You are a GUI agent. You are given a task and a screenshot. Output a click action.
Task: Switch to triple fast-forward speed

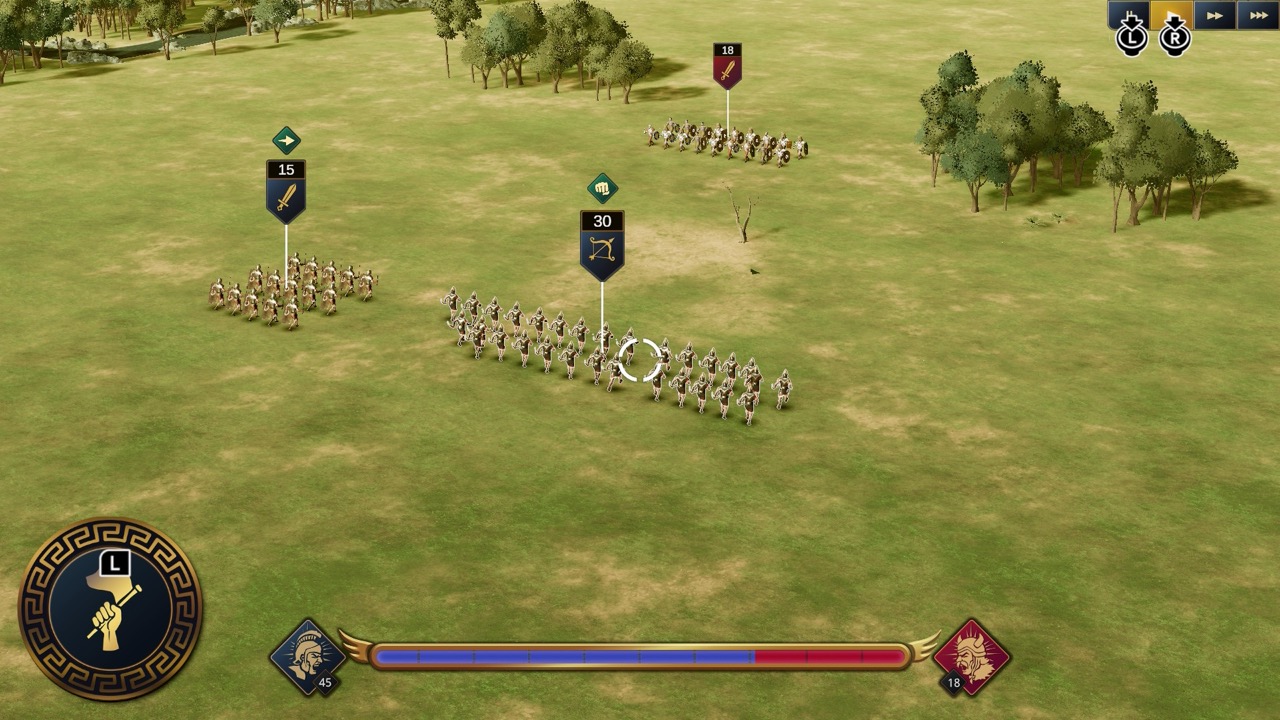(1258, 14)
